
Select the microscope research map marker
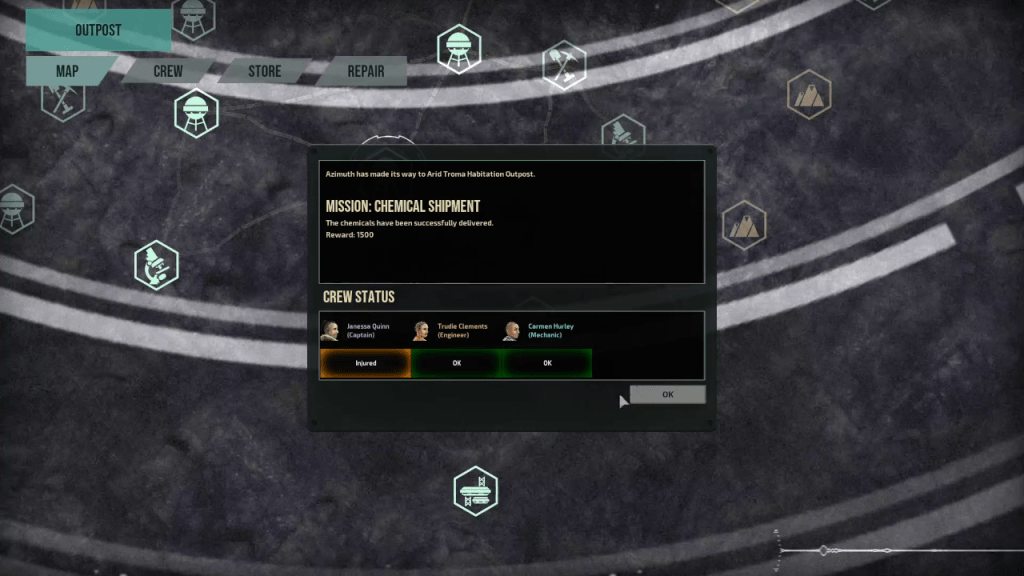pyautogui.click(x=156, y=265)
